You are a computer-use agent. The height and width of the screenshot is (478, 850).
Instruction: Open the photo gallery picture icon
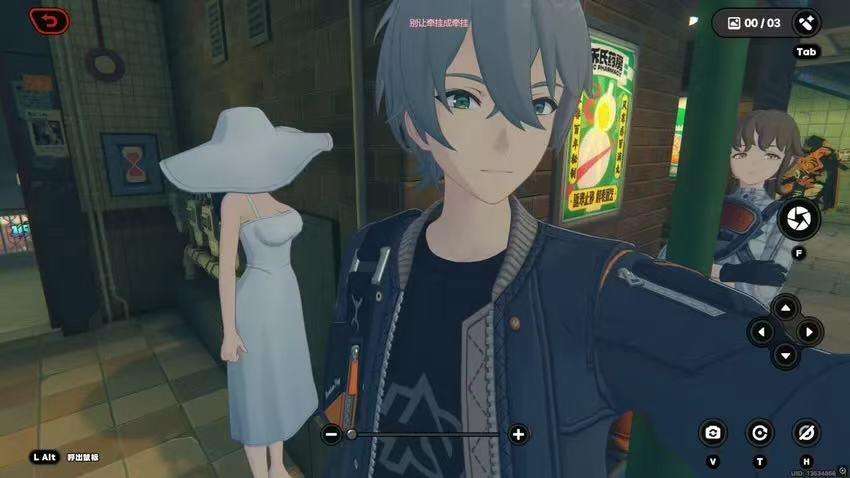point(734,22)
